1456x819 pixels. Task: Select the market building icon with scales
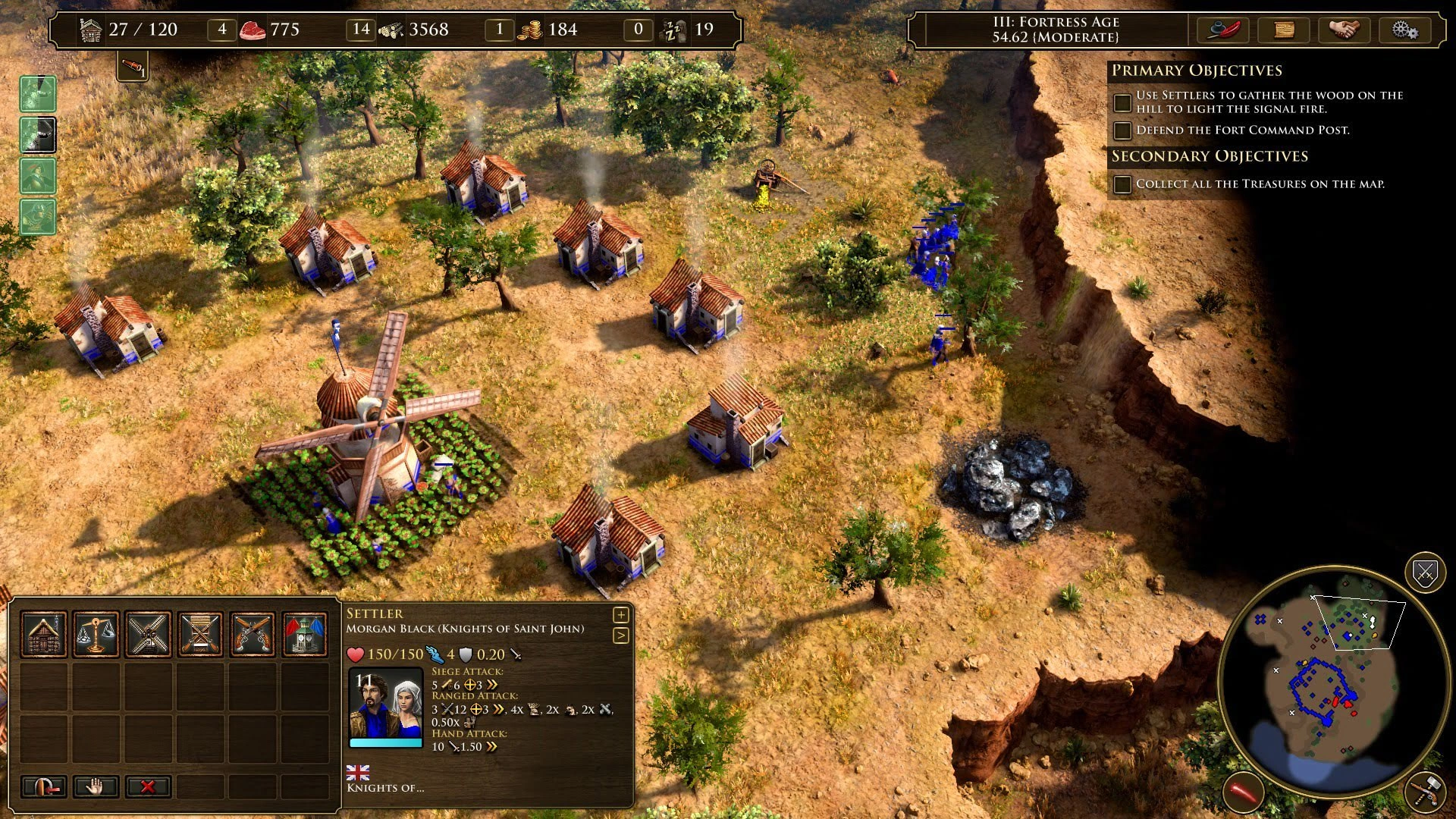pyautogui.click(x=96, y=634)
